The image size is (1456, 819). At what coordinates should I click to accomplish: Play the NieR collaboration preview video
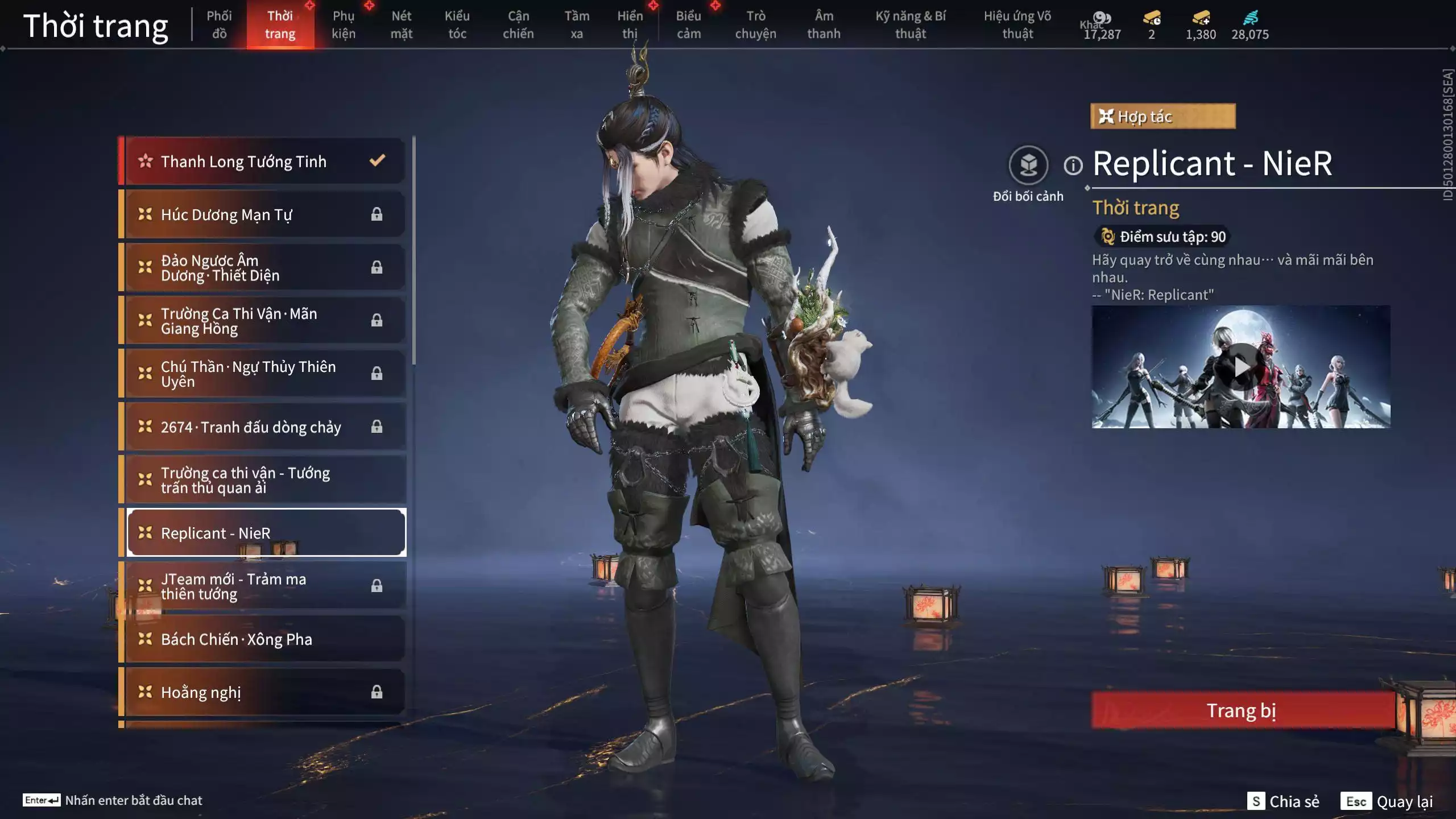point(1241,367)
